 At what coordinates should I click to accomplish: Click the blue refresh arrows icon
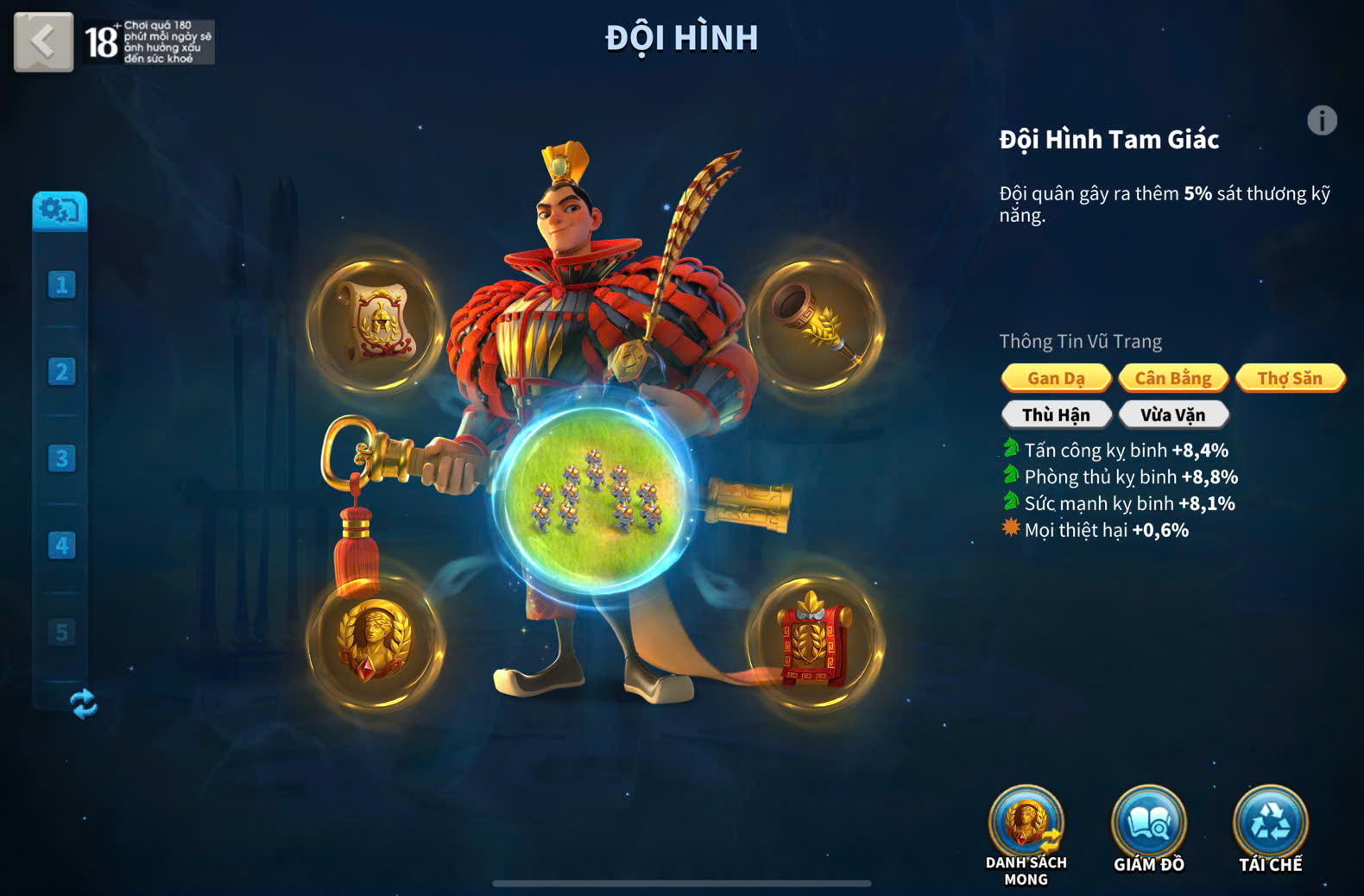[x=84, y=704]
